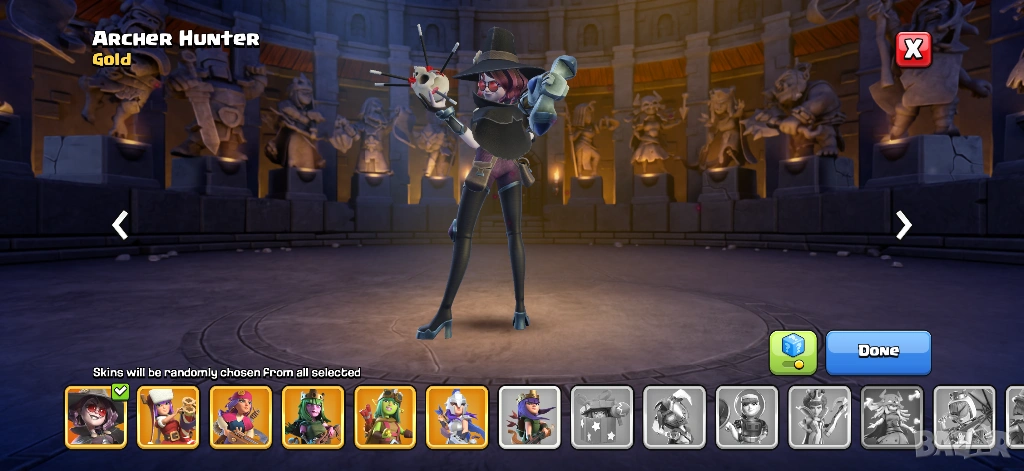Close the skin selection screen

click(x=912, y=49)
